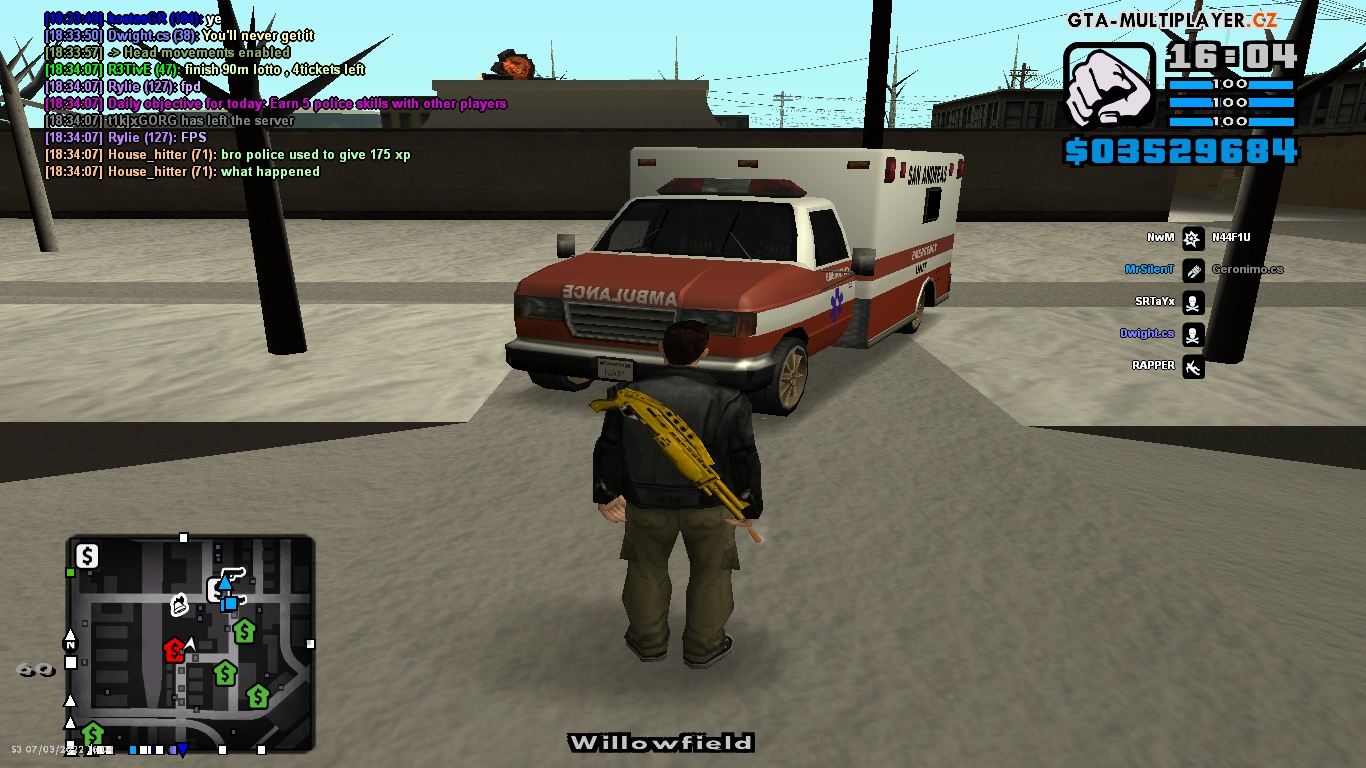The height and width of the screenshot is (768, 1366).
Task: Click the falling-death icon next to RAPPER
Action: [1192, 366]
